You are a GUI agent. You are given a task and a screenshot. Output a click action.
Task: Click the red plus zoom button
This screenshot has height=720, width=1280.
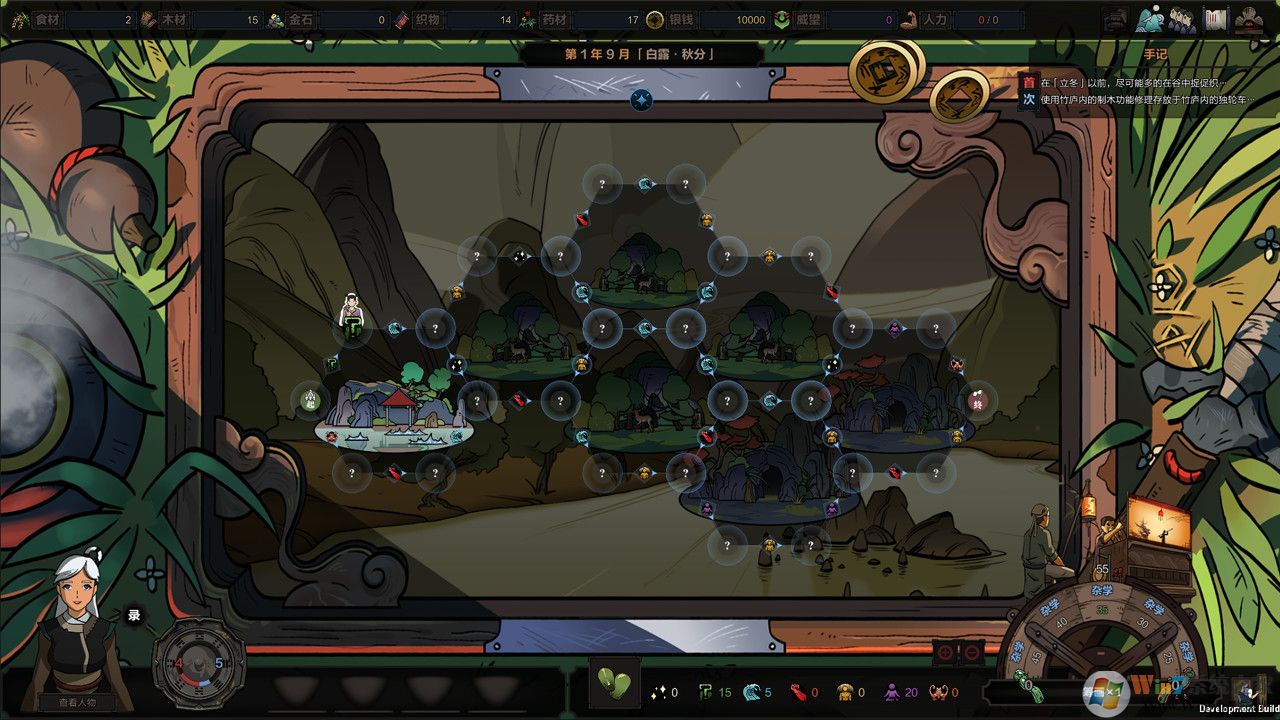click(944, 652)
